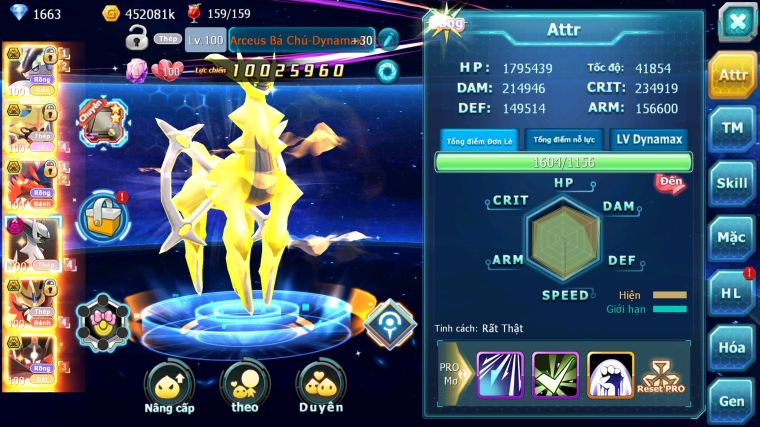Select the green checkmark skill icon

pyautogui.click(x=555, y=375)
